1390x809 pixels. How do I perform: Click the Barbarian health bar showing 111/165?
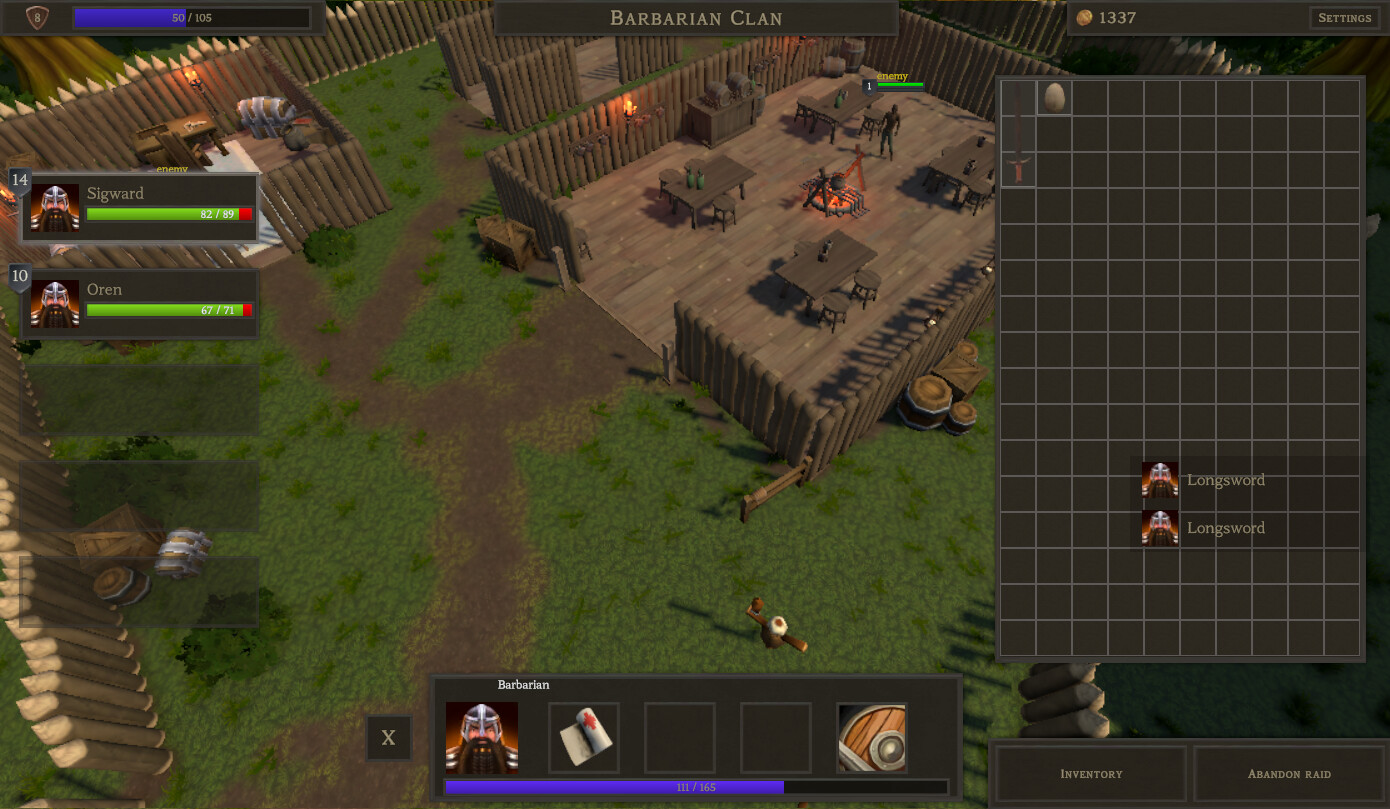pos(697,787)
